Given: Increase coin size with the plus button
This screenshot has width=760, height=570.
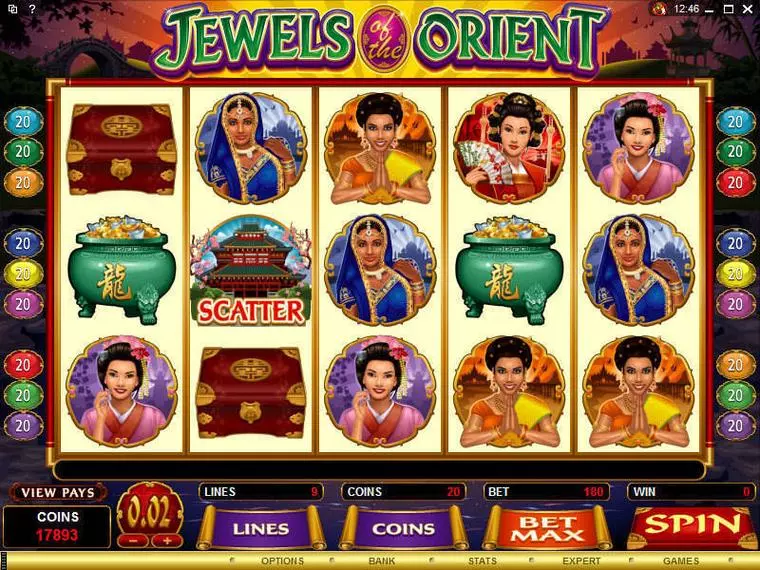Looking at the screenshot, I should 165,540.
